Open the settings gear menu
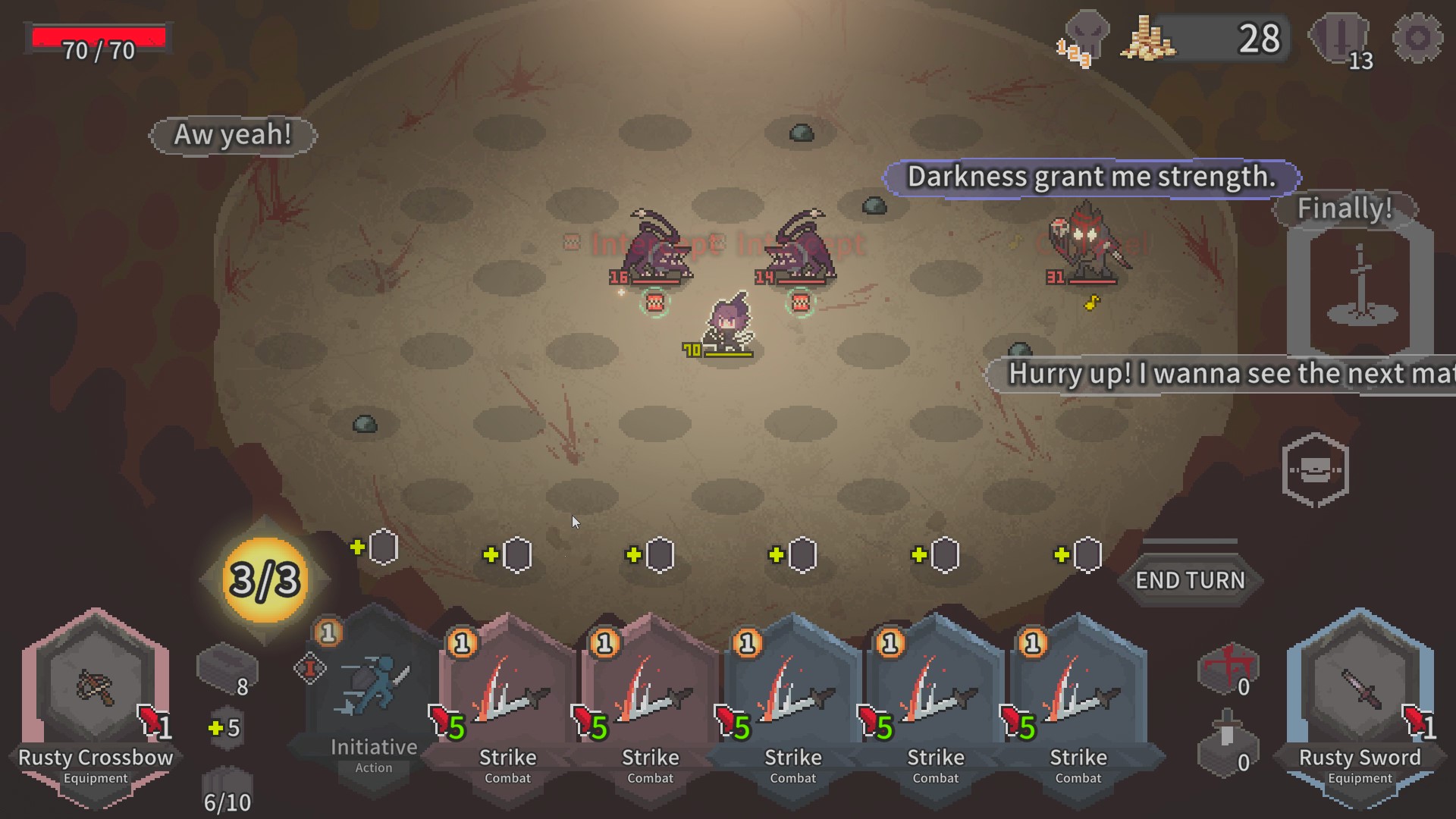Viewport: 1456px width, 819px height. click(1417, 38)
